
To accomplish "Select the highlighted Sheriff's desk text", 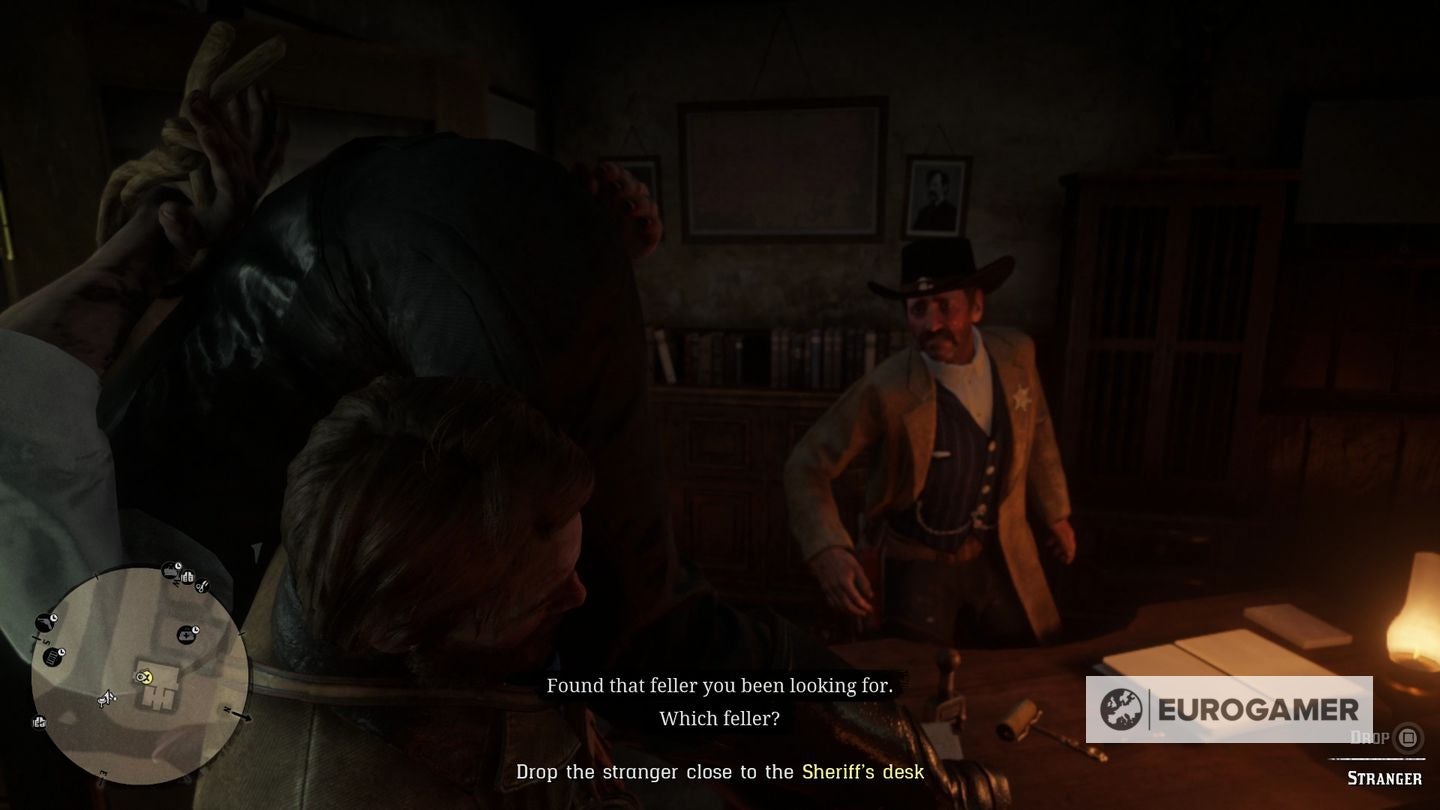I will tap(864, 772).
